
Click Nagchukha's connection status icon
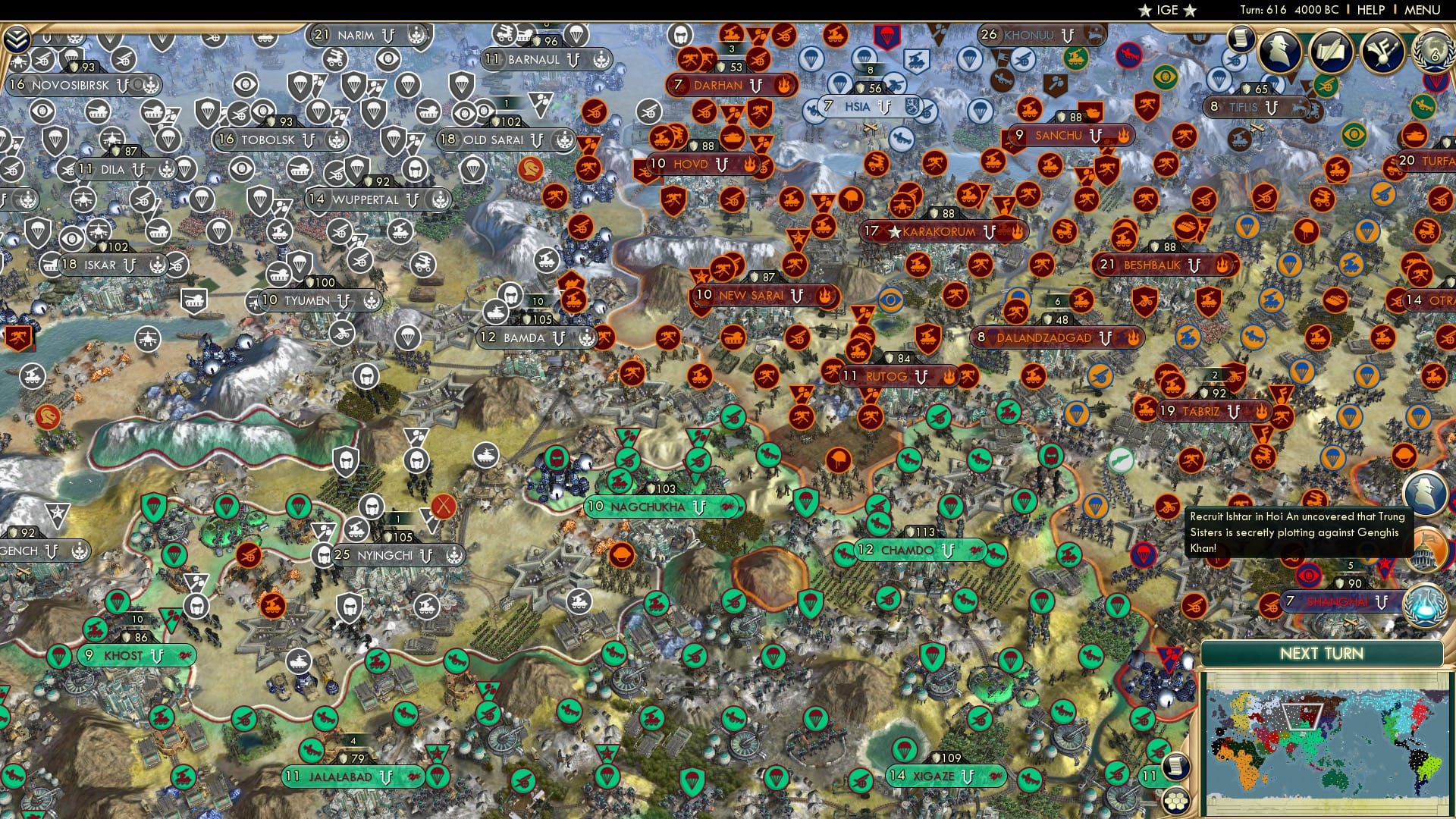click(x=726, y=507)
